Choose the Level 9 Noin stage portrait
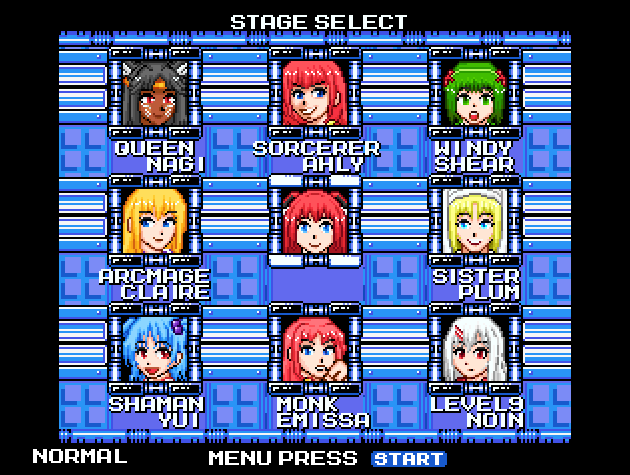 (475, 349)
